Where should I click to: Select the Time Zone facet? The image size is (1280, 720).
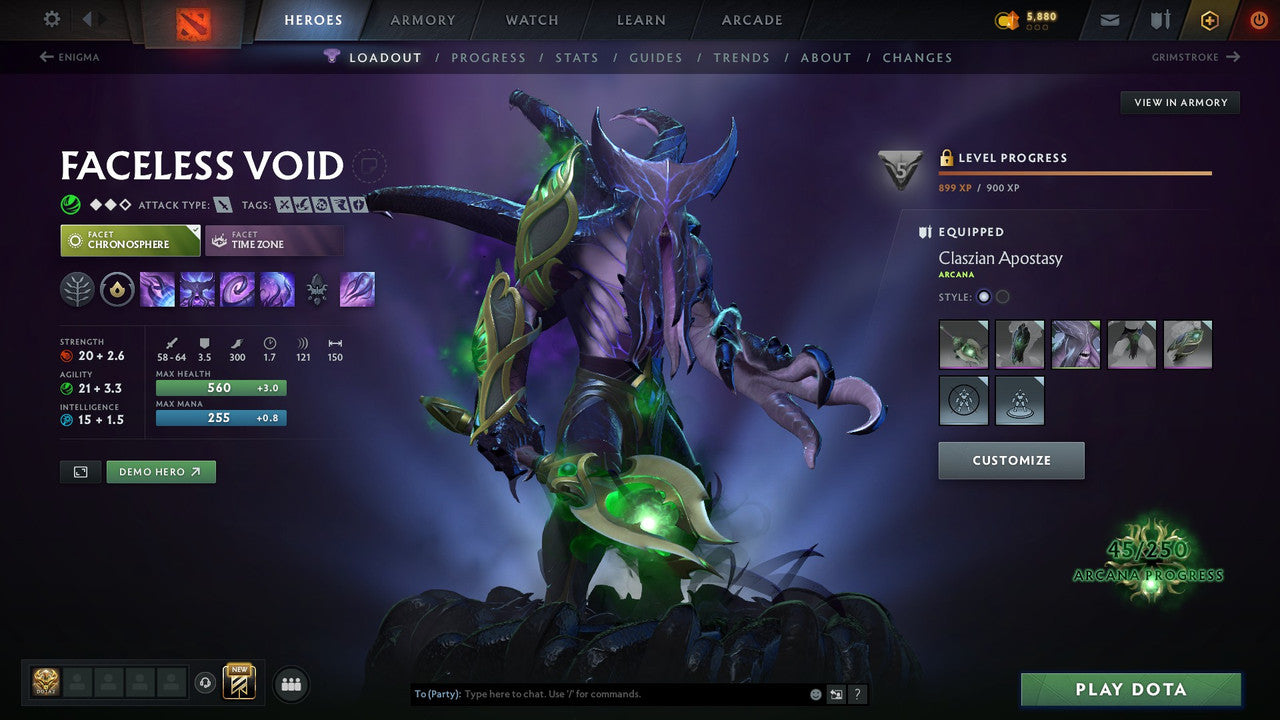(274, 240)
